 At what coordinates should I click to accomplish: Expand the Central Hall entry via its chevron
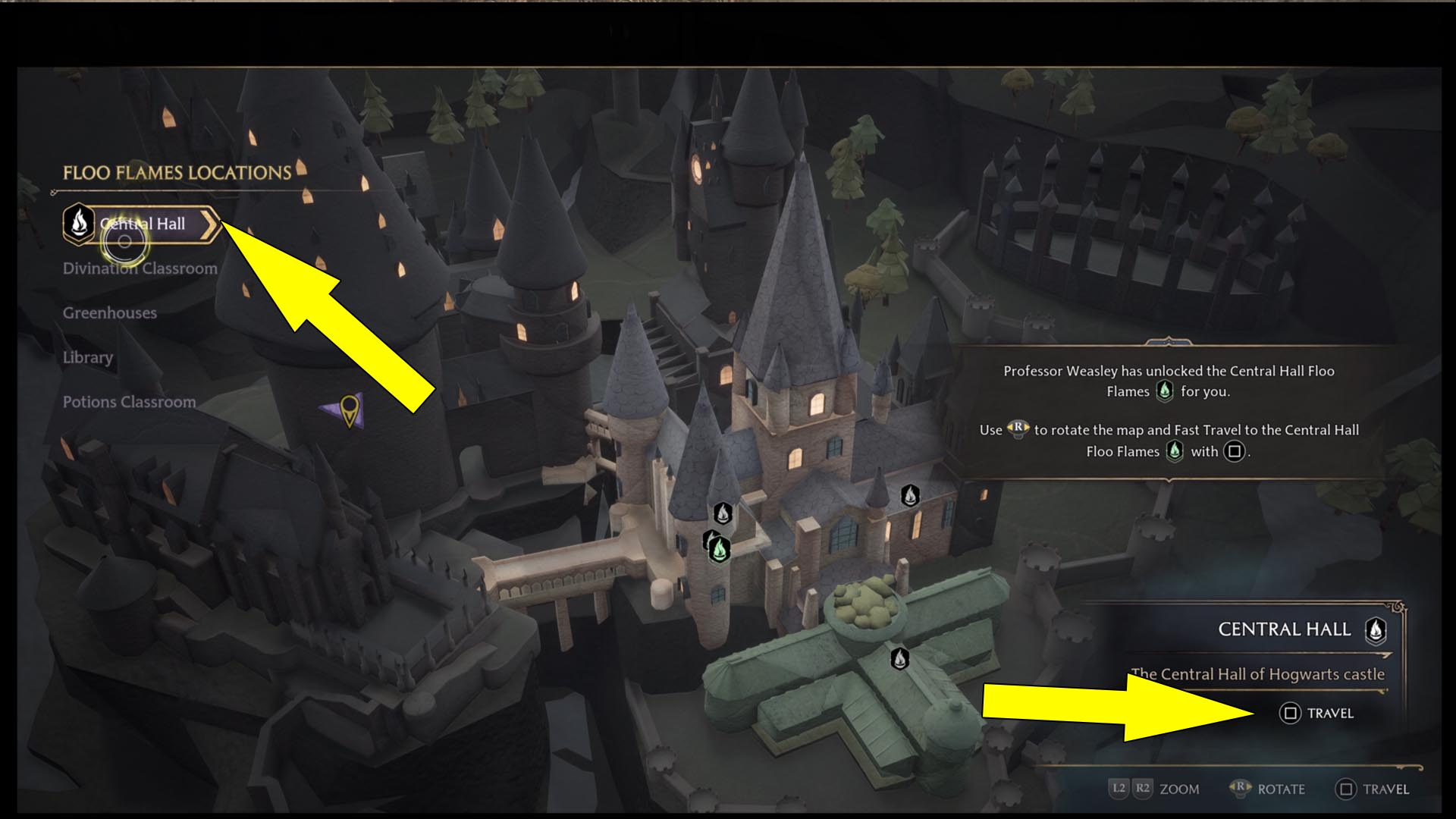pos(210,224)
